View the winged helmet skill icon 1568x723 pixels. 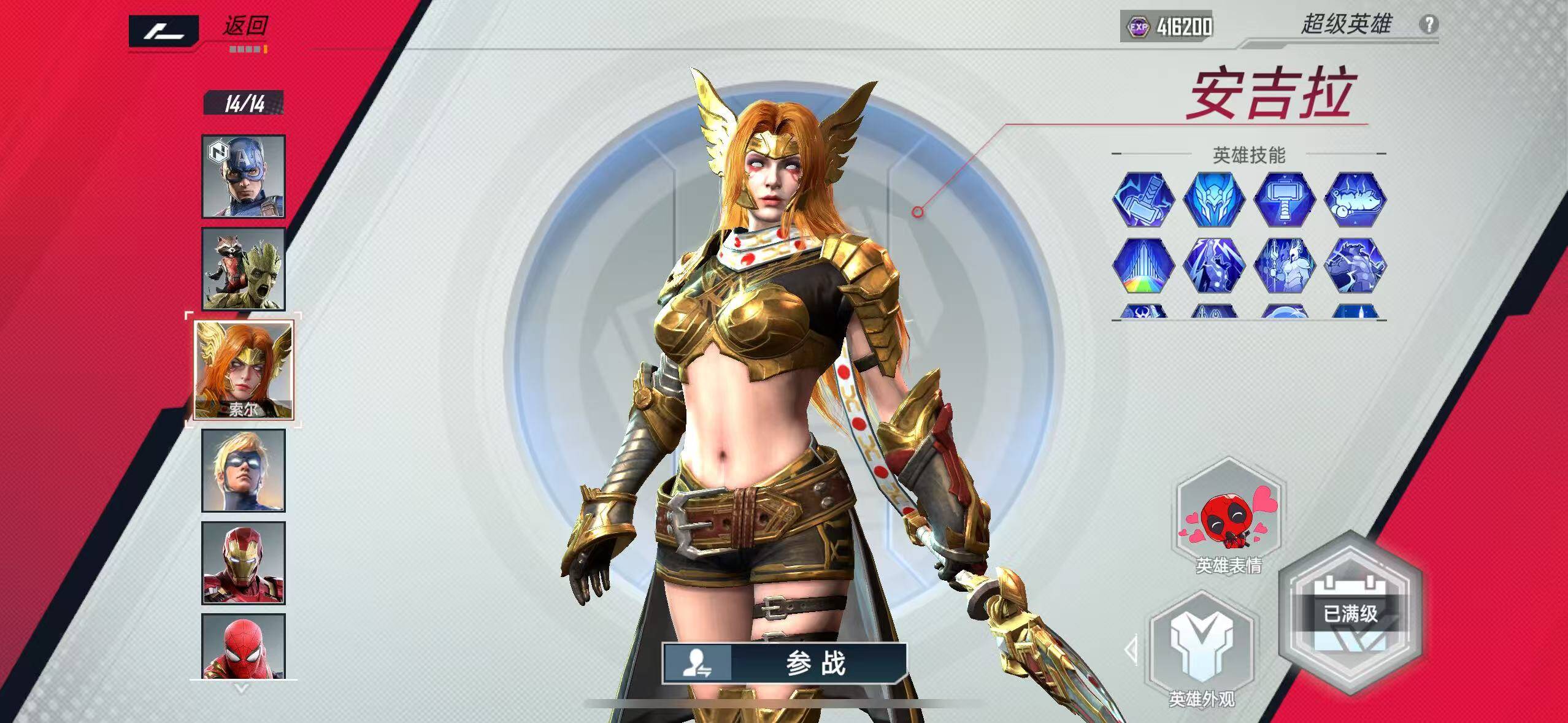click(1214, 199)
